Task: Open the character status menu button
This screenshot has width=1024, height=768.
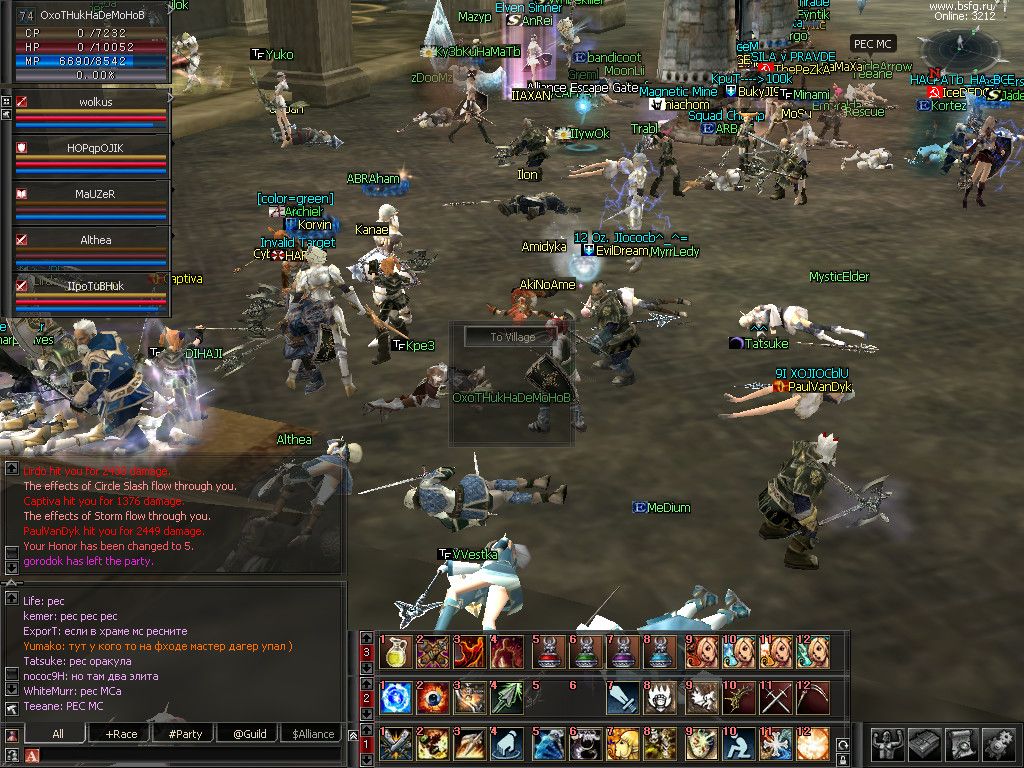Action: point(887,743)
